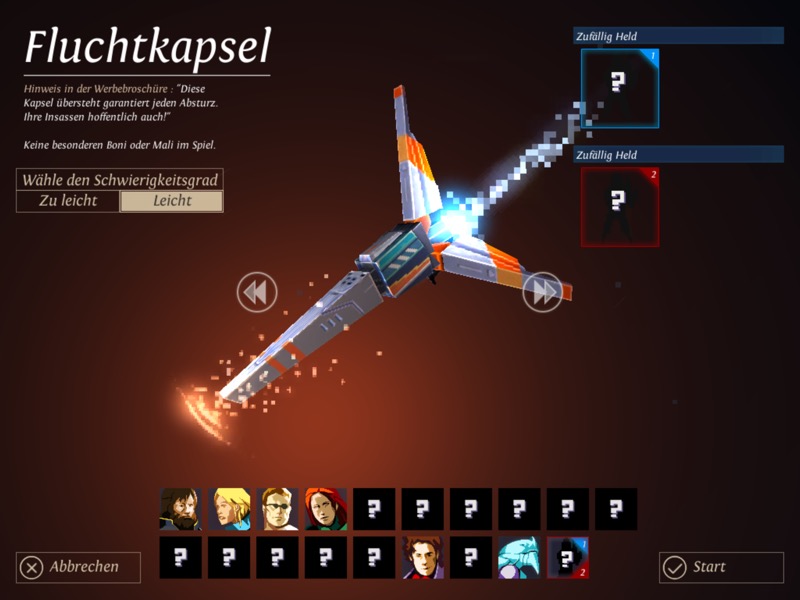
Task: Choose the brown-haired hero in red collar
Action: click(x=422, y=557)
